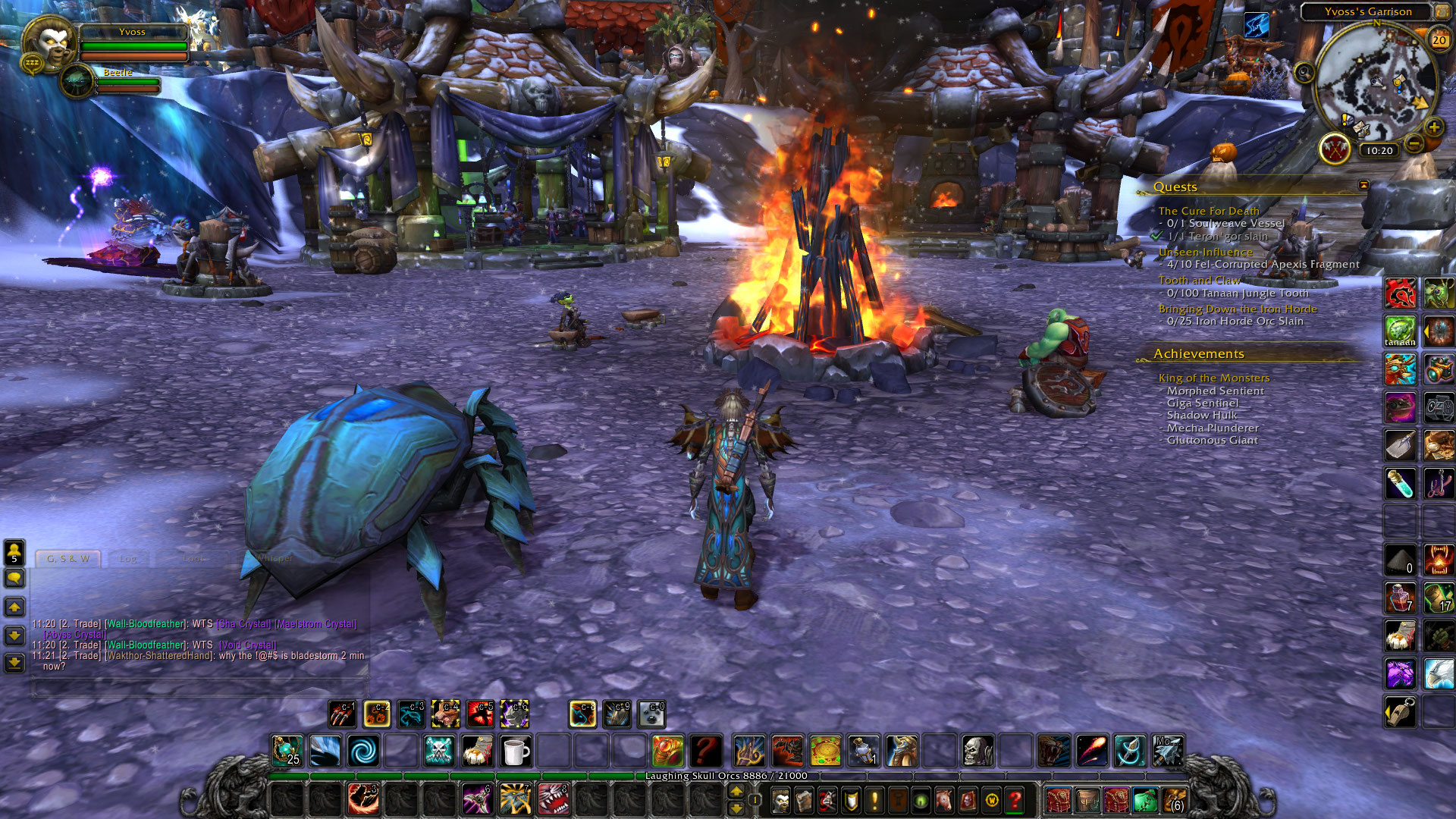Open the world map button beside Yvoss's Garrison

click(x=1441, y=11)
